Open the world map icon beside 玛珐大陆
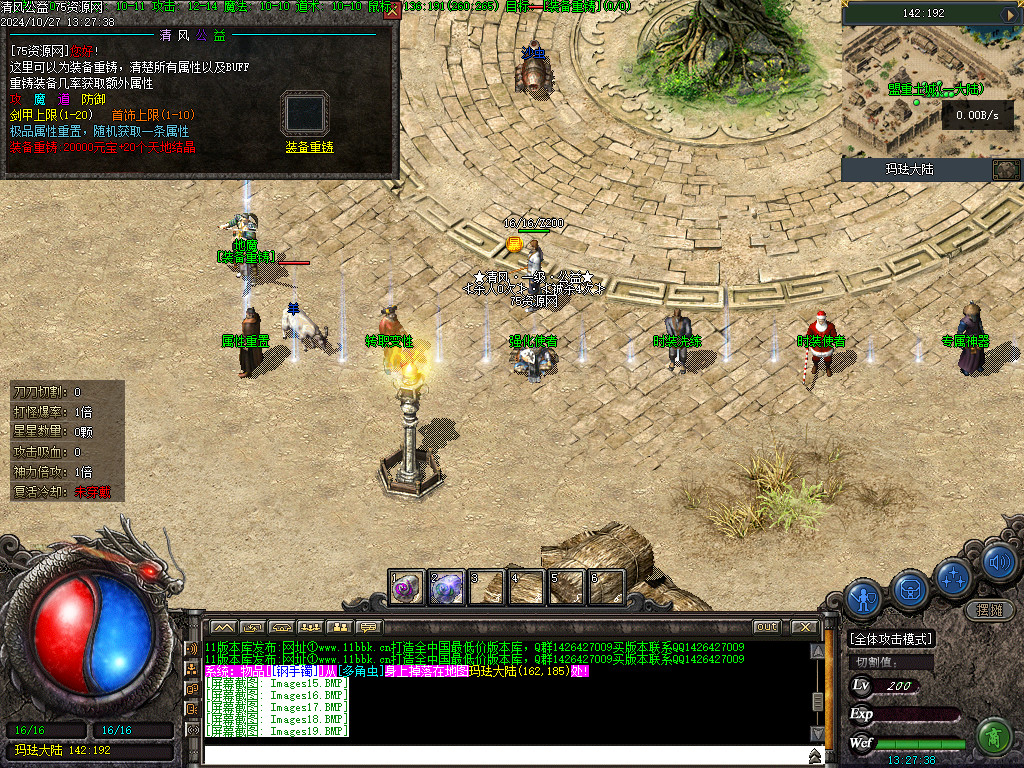1024x768 pixels. tap(1005, 169)
